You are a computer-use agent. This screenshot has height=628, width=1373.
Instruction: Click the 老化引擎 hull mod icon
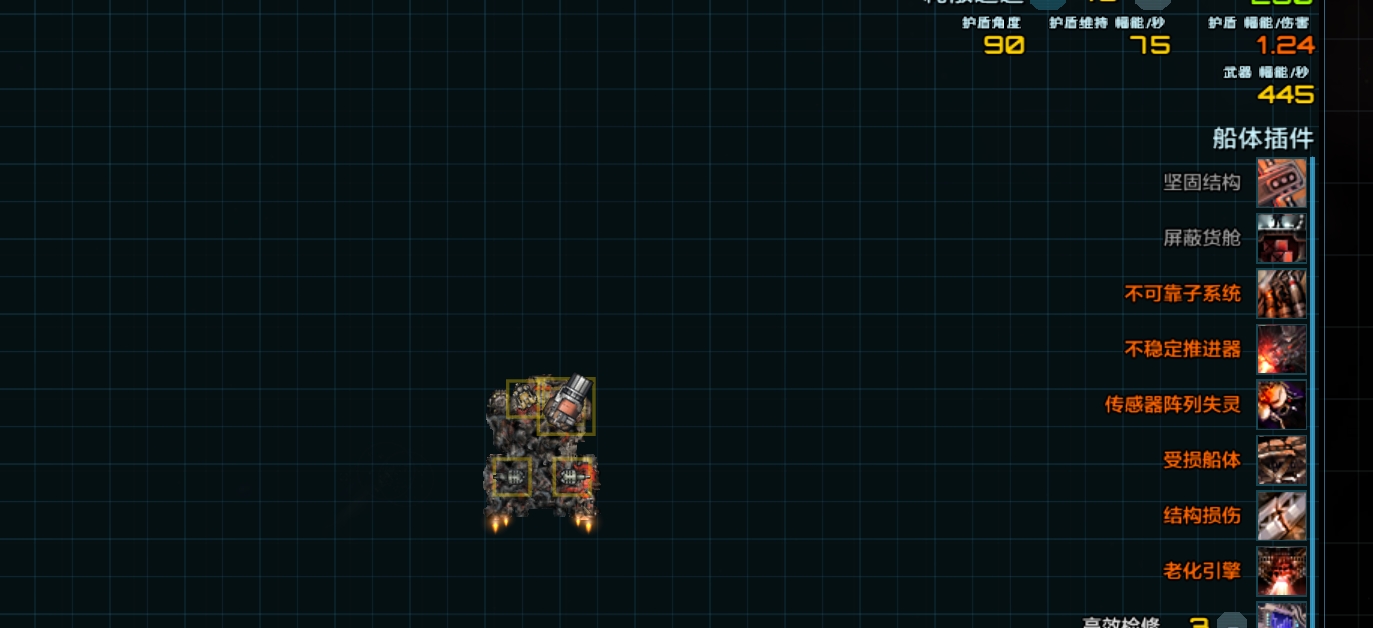1281,571
